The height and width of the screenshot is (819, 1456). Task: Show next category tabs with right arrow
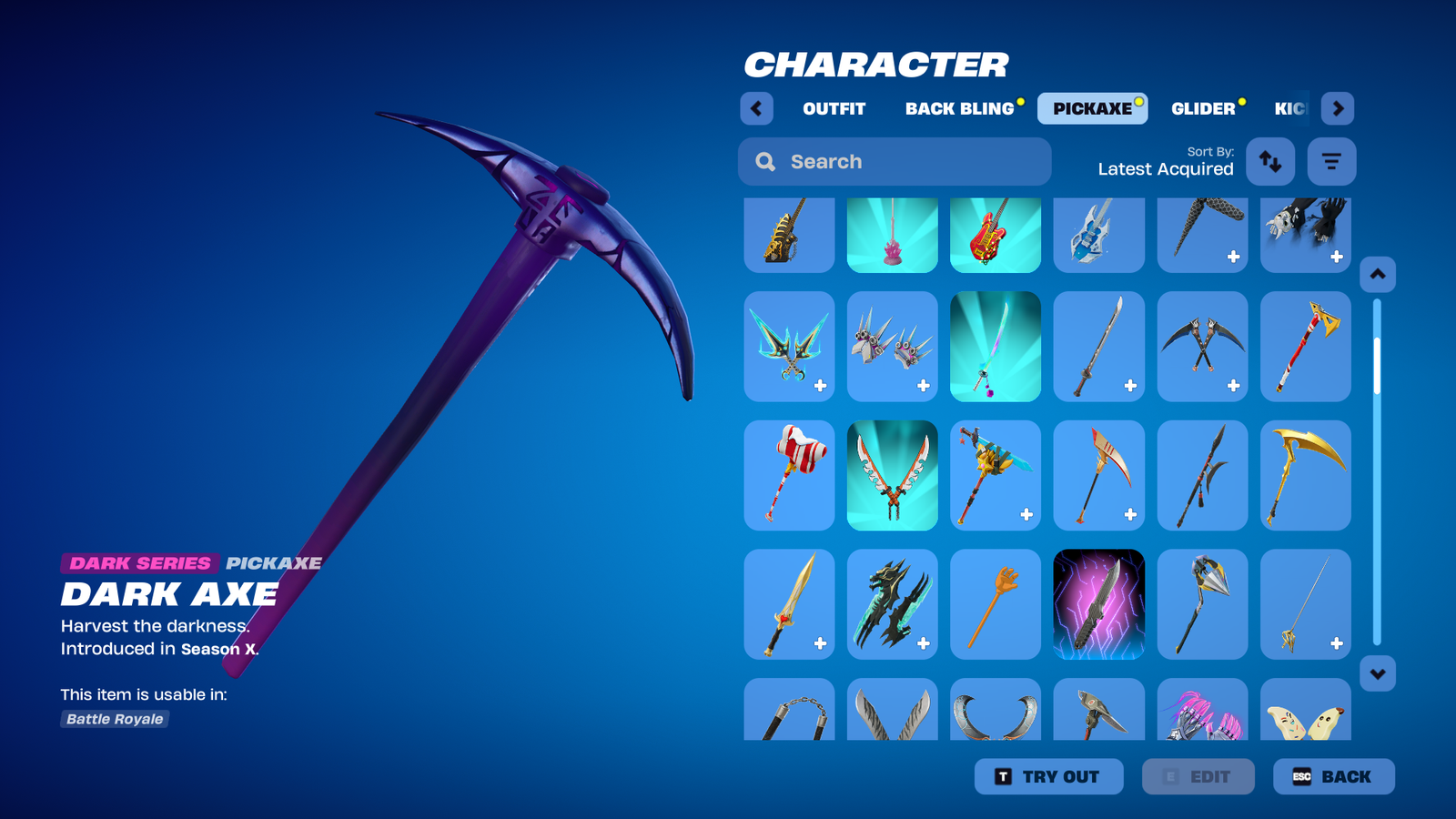[x=1337, y=108]
